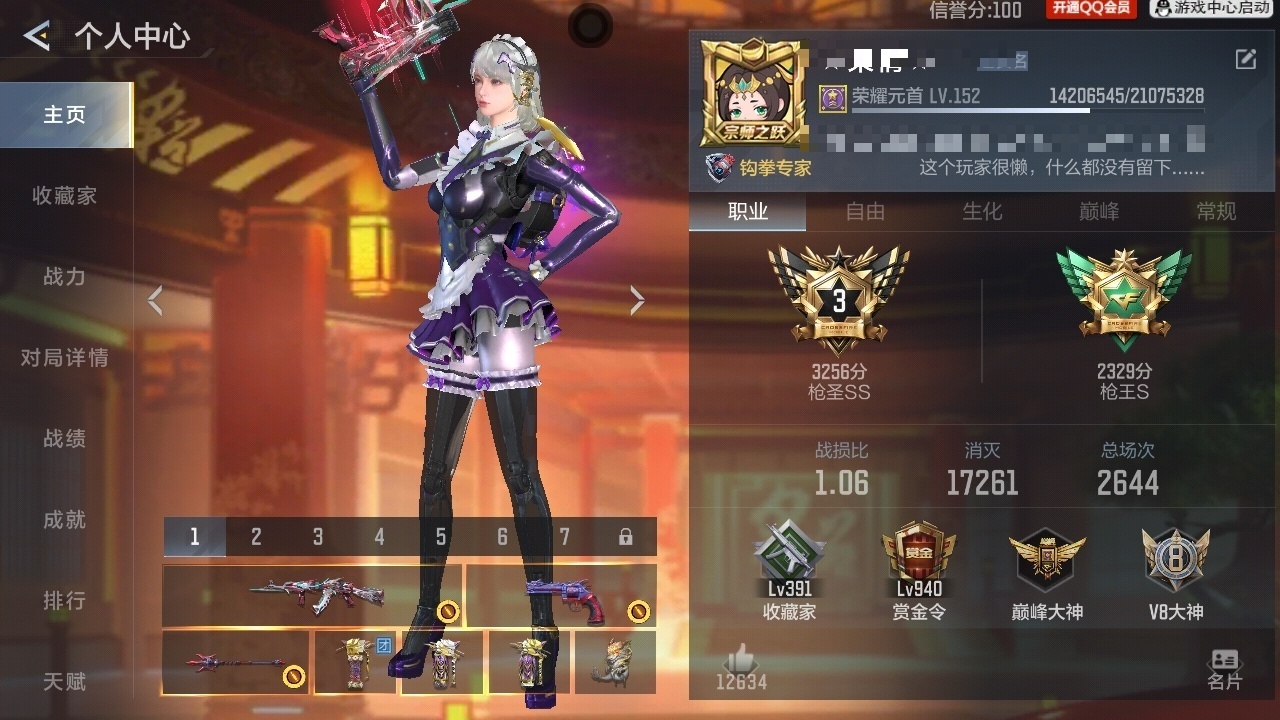Select loadout slot number 3
The image size is (1280, 720).
coord(318,537)
